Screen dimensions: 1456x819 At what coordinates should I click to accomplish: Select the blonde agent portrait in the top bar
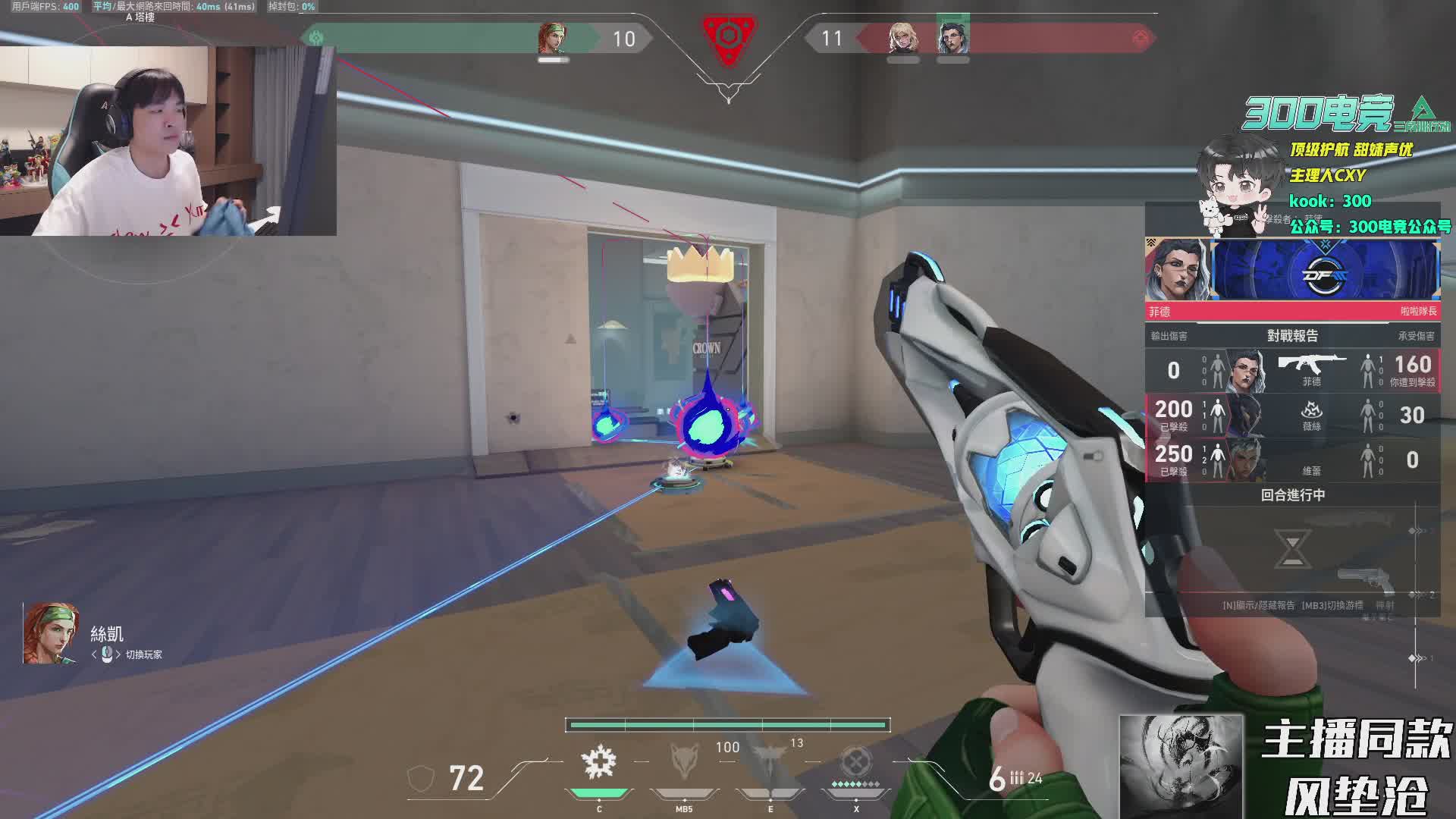click(903, 38)
